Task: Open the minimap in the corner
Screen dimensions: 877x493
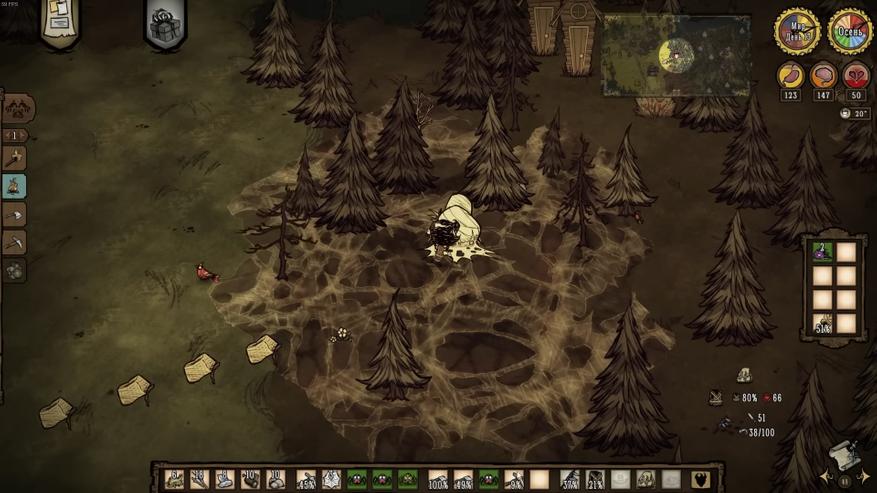Action: (x=676, y=55)
